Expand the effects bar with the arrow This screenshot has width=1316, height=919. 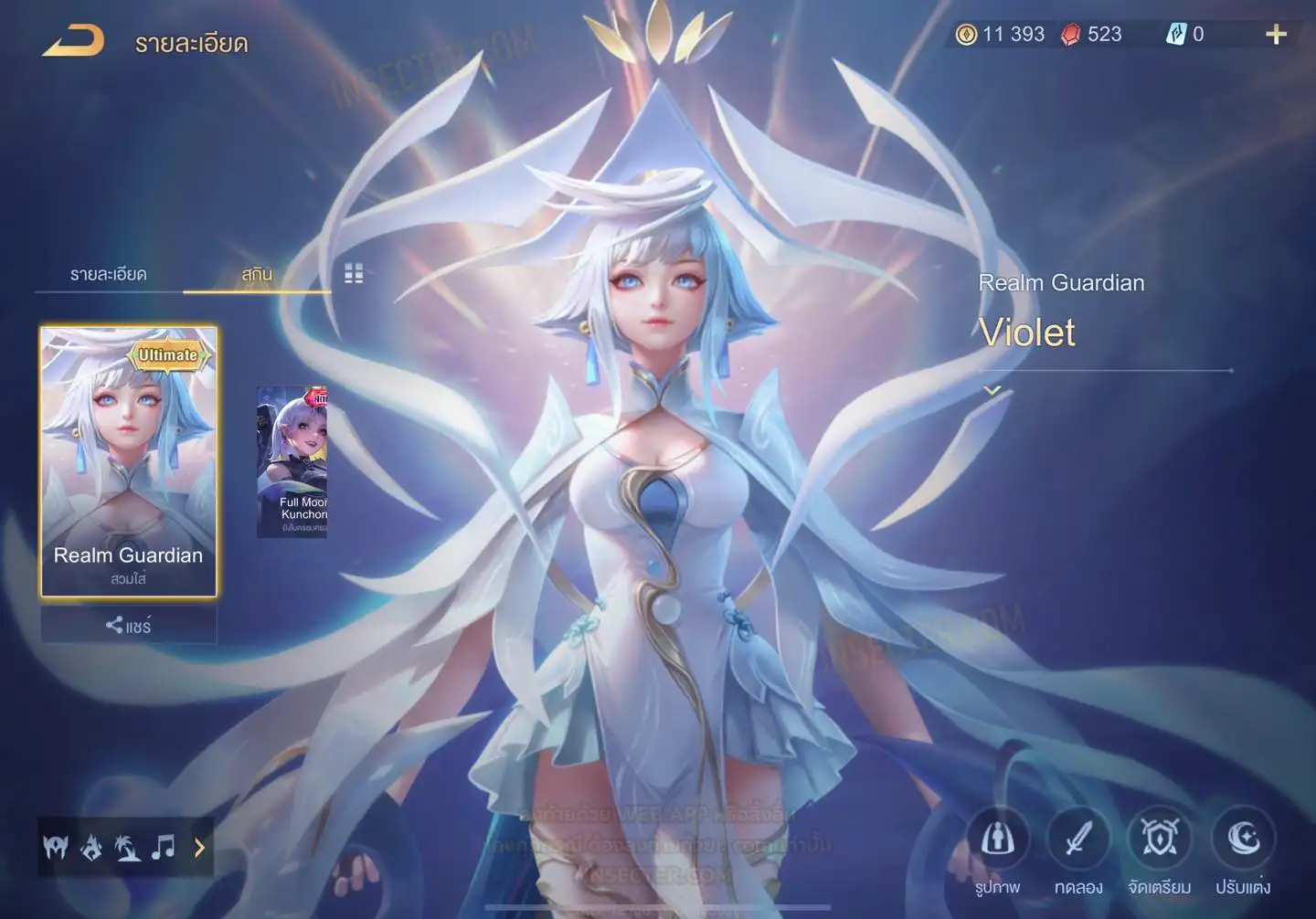[x=199, y=848]
